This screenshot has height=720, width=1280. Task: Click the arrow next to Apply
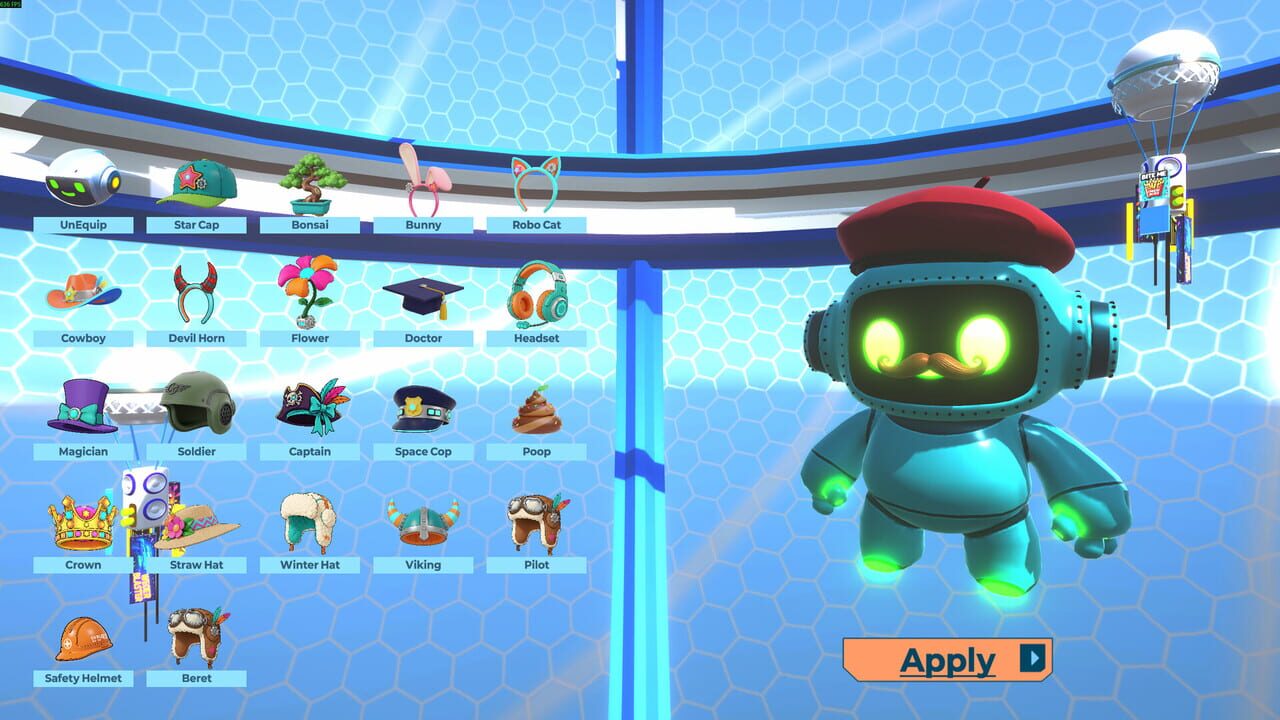pyautogui.click(x=1030, y=659)
